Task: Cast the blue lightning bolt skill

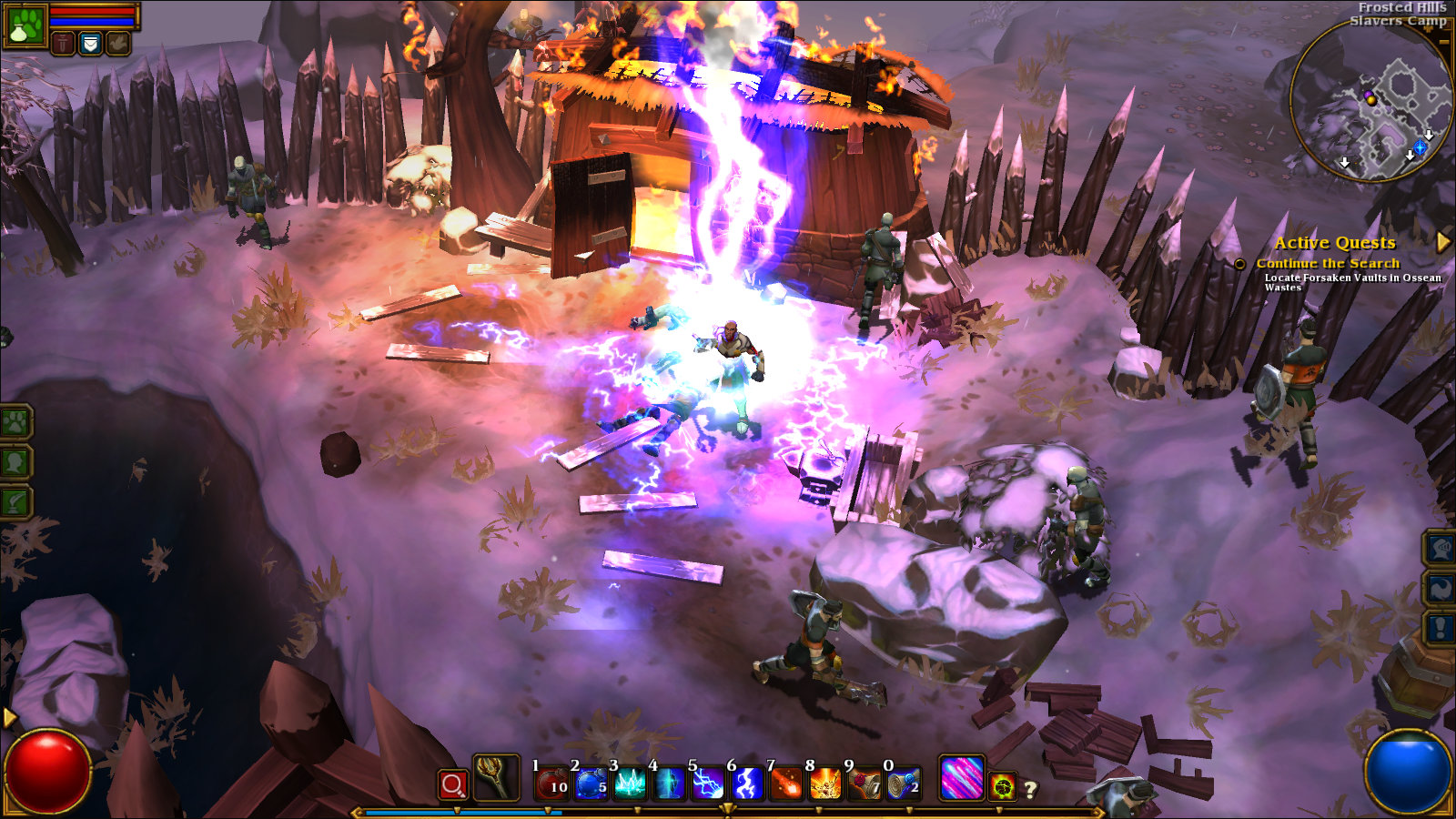Action: click(x=747, y=783)
